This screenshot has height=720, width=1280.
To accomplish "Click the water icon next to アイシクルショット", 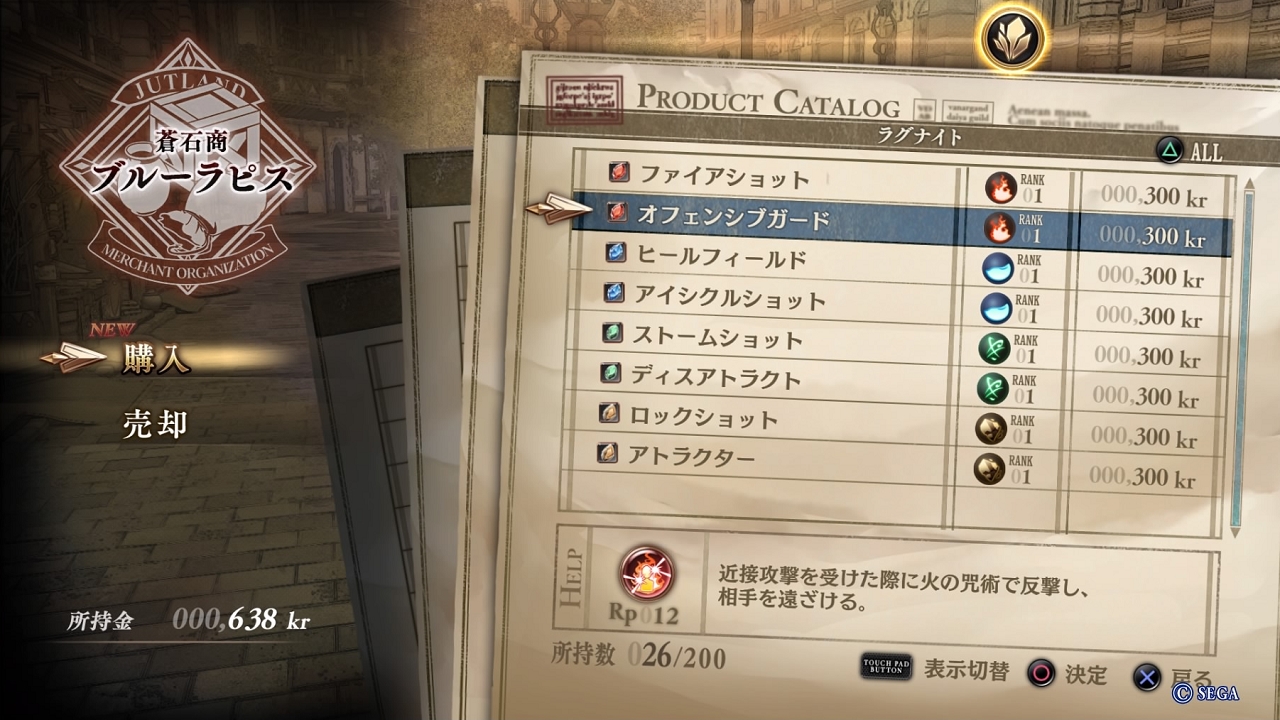I will (x=998, y=308).
